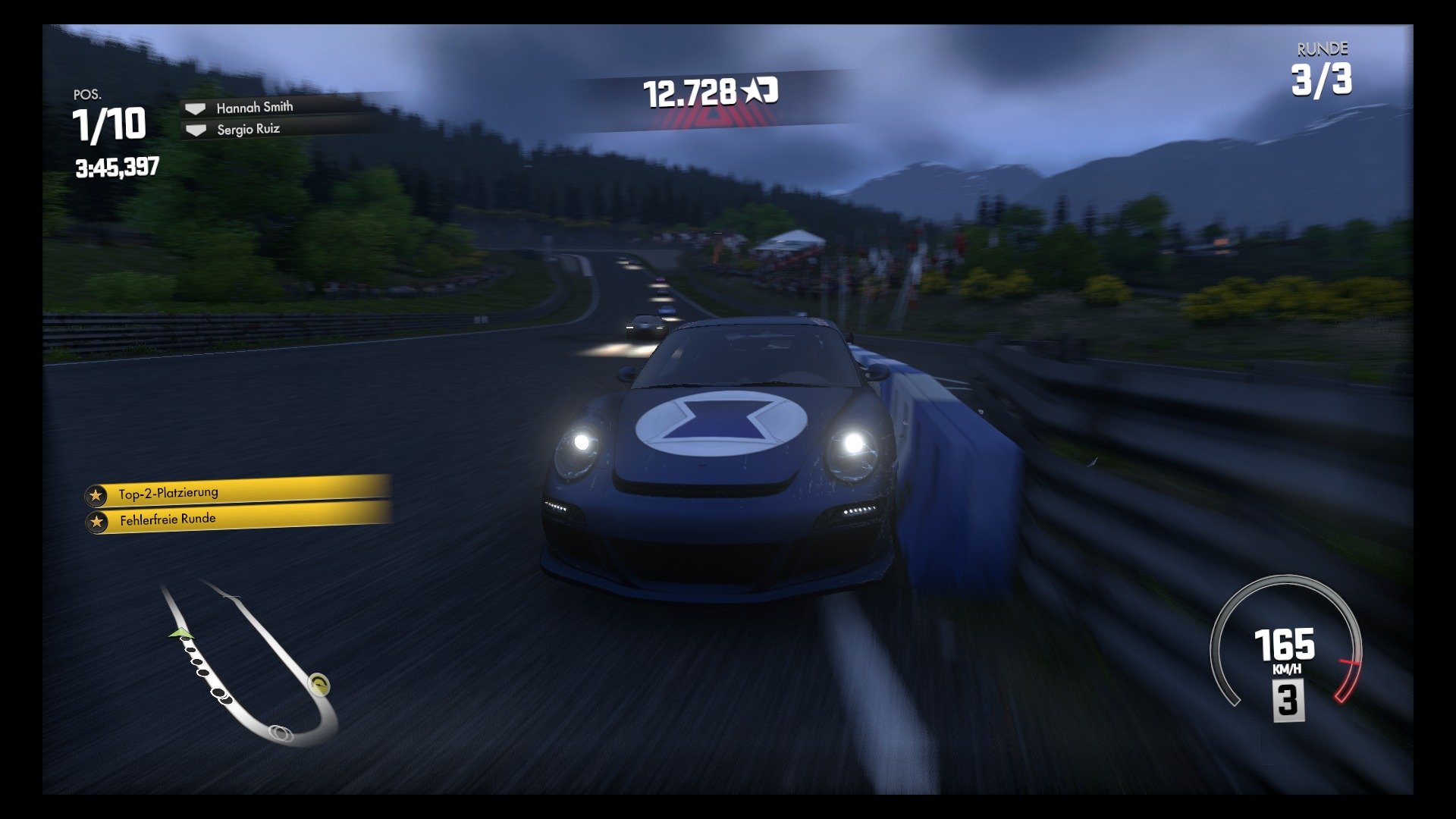The image size is (1456, 819).
Task: Open the Hannah Smith nameplate entry
Action: (x=253, y=107)
